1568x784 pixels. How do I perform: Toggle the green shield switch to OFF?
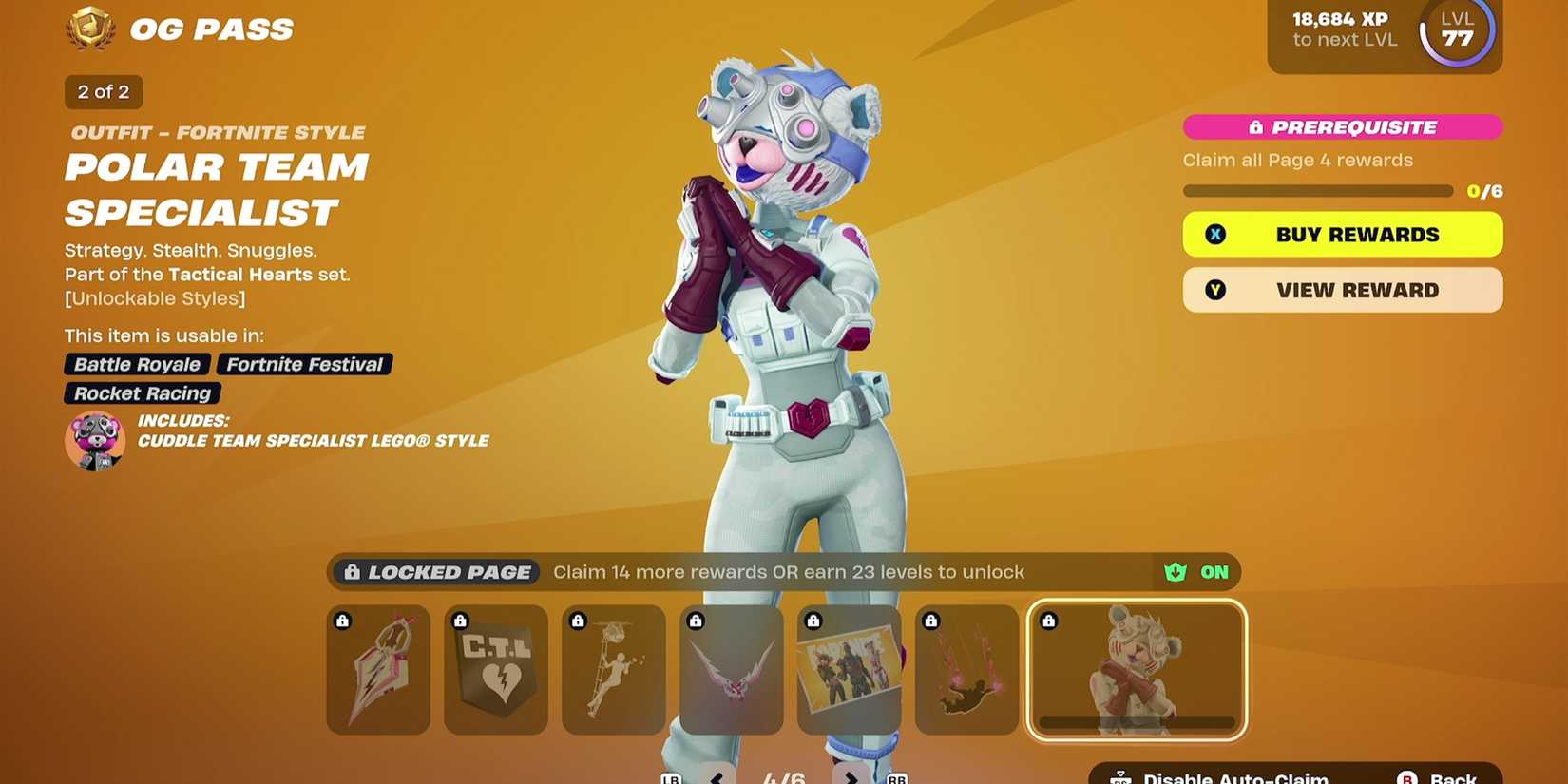(x=1197, y=572)
